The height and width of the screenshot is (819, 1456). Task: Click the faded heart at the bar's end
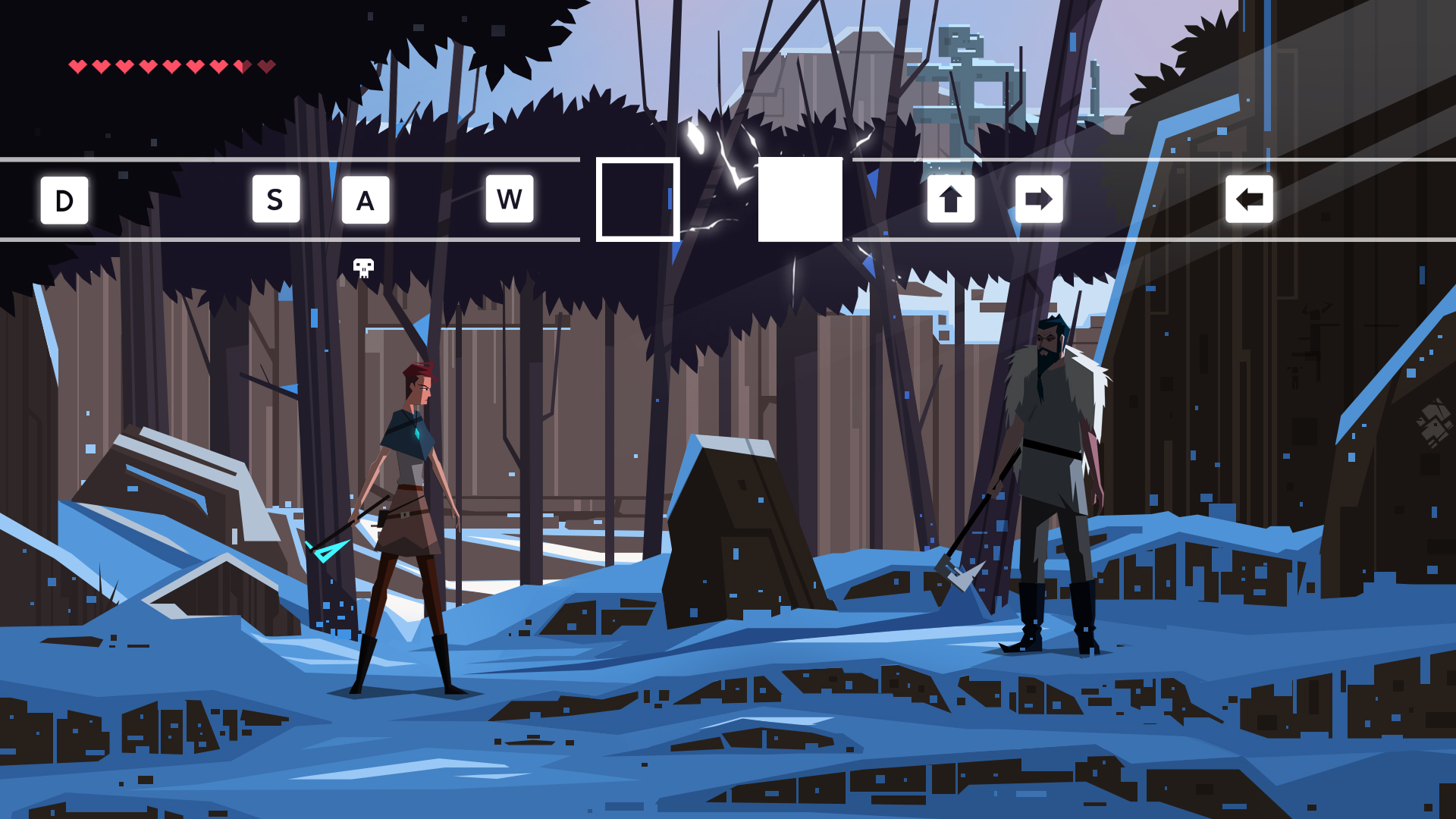266,64
